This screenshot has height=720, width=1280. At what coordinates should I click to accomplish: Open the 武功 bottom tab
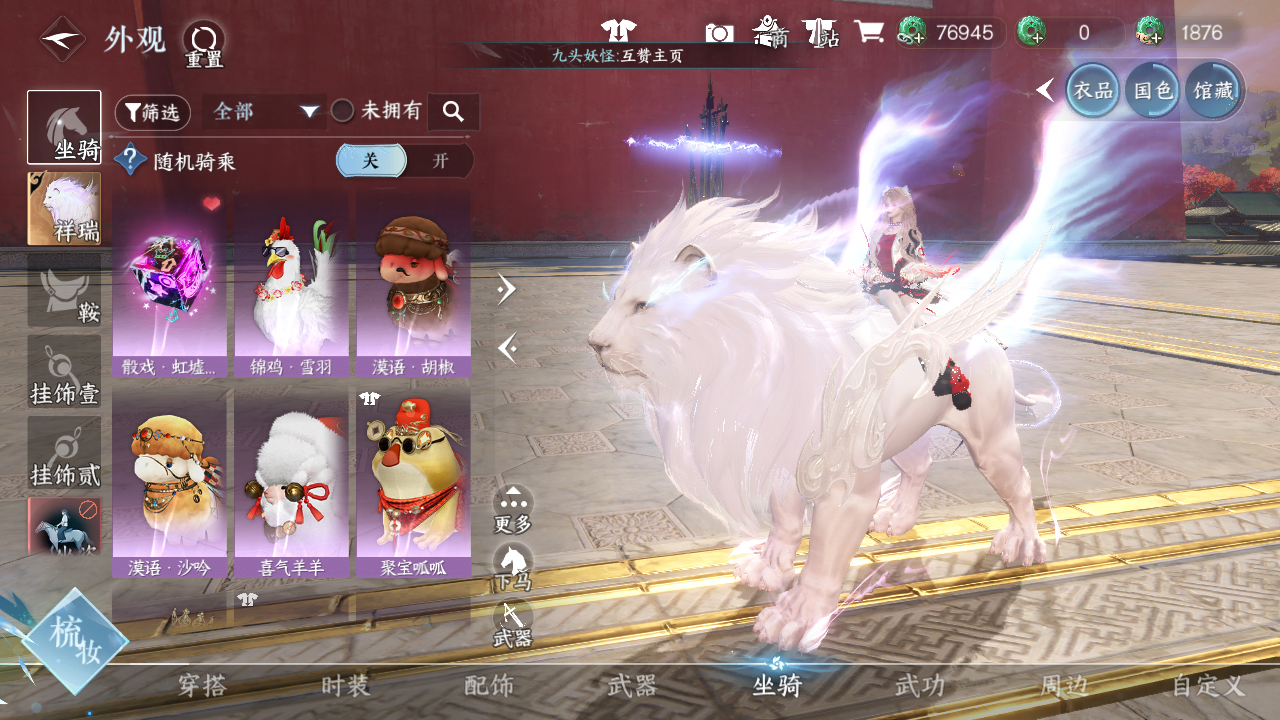(919, 686)
